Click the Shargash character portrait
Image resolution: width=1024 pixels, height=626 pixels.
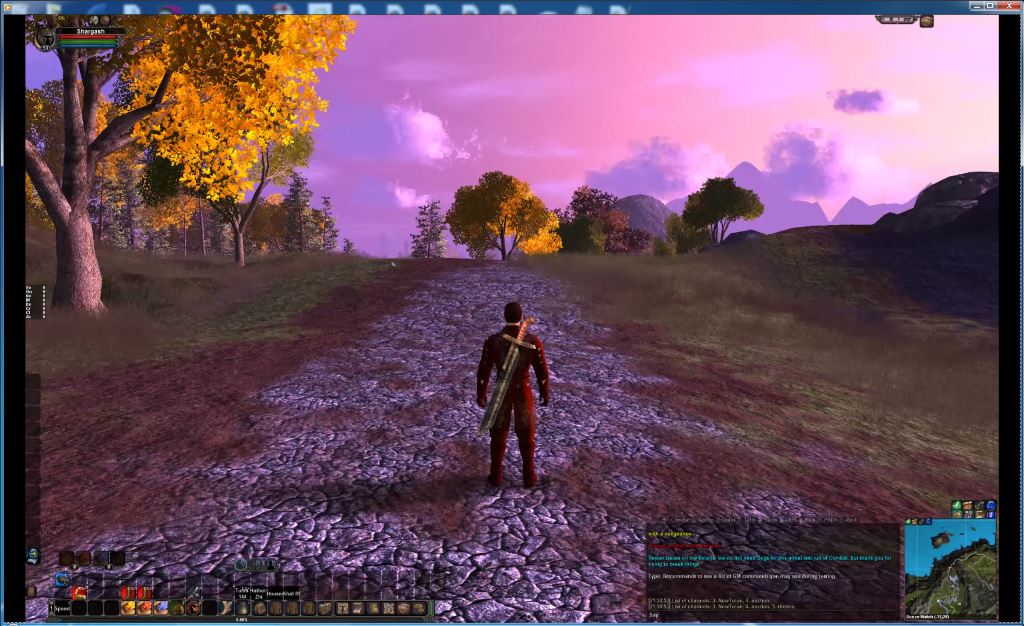click(x=45, y=37)
